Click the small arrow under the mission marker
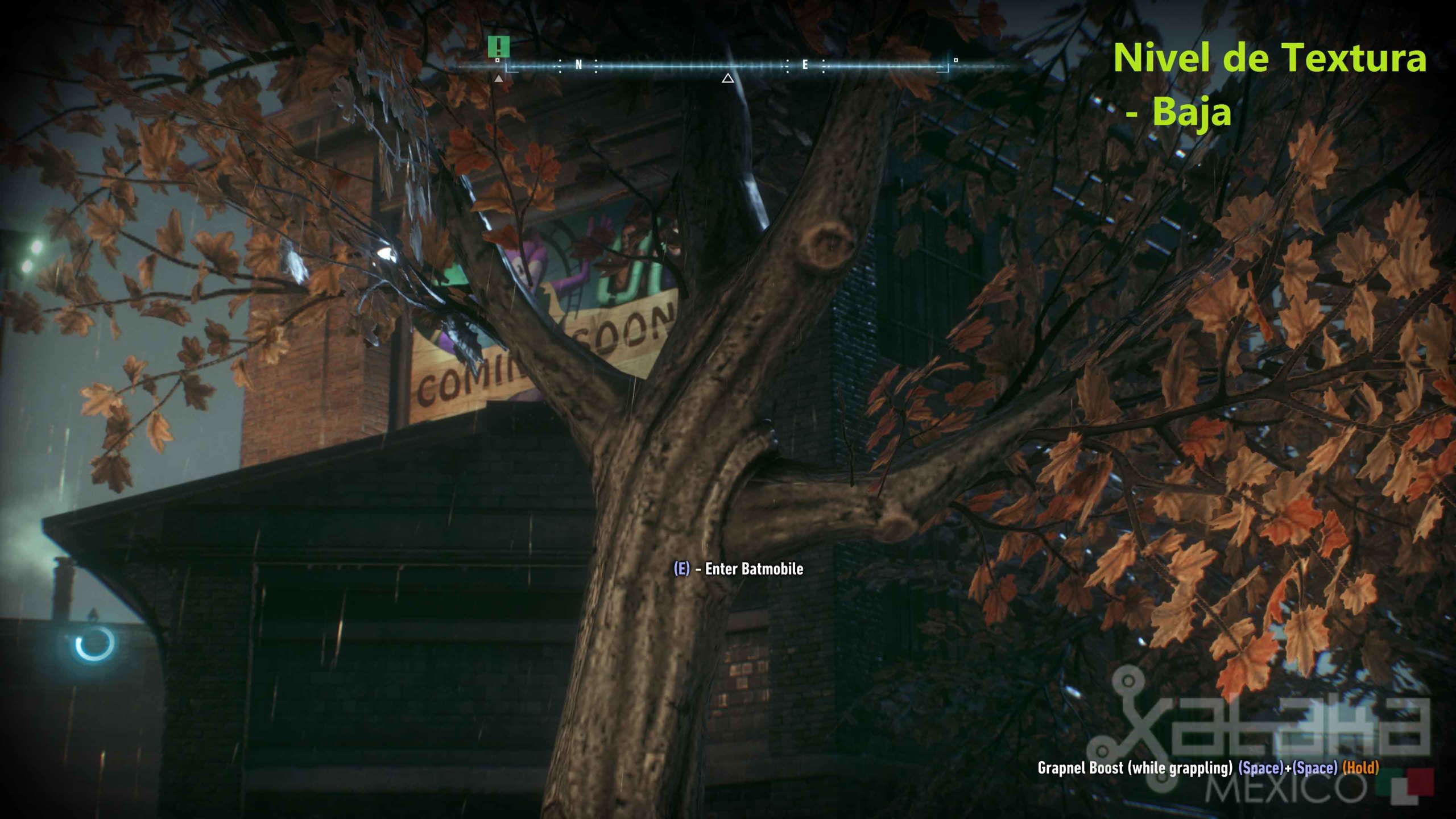Screen dimensions: 1456x819 coord(499,78)
